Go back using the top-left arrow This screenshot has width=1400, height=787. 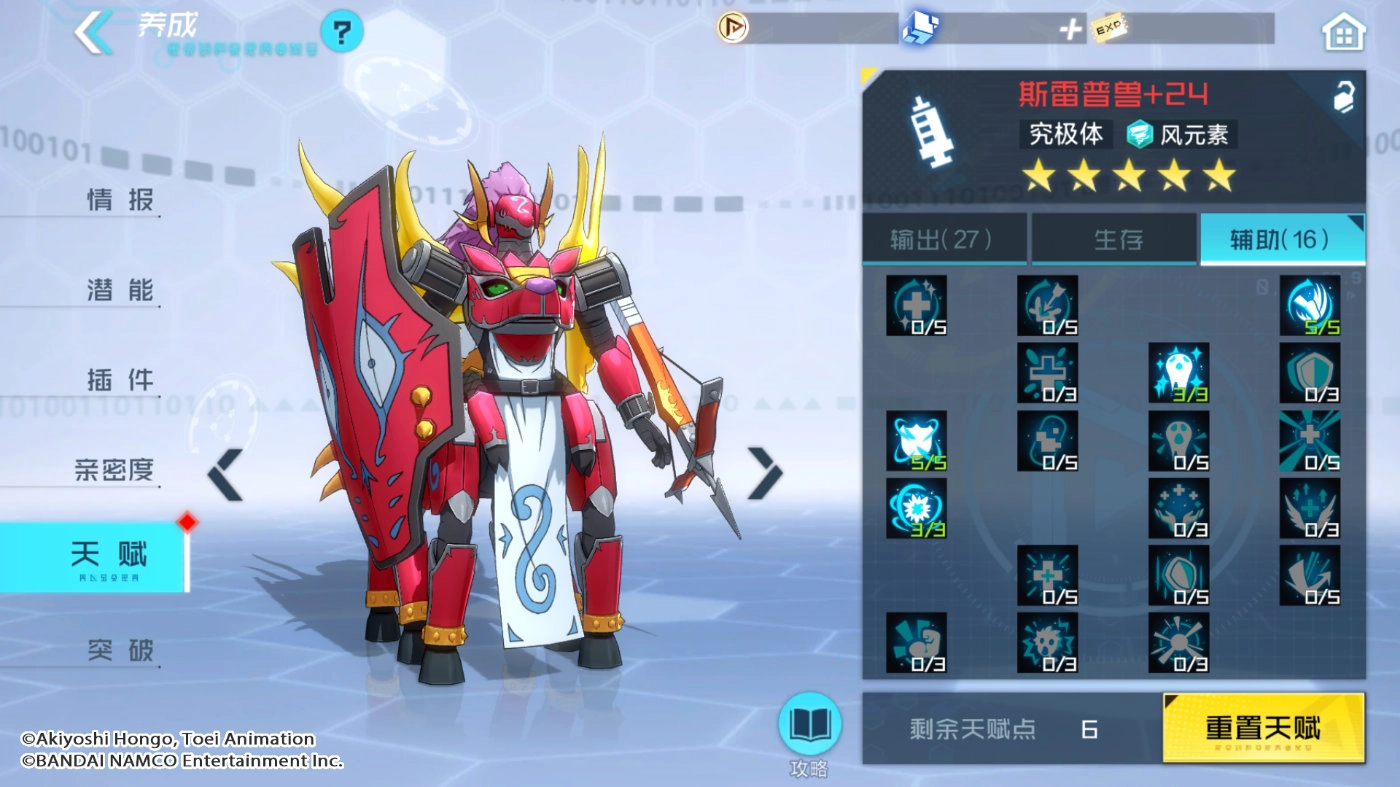(x=93, y=32)
